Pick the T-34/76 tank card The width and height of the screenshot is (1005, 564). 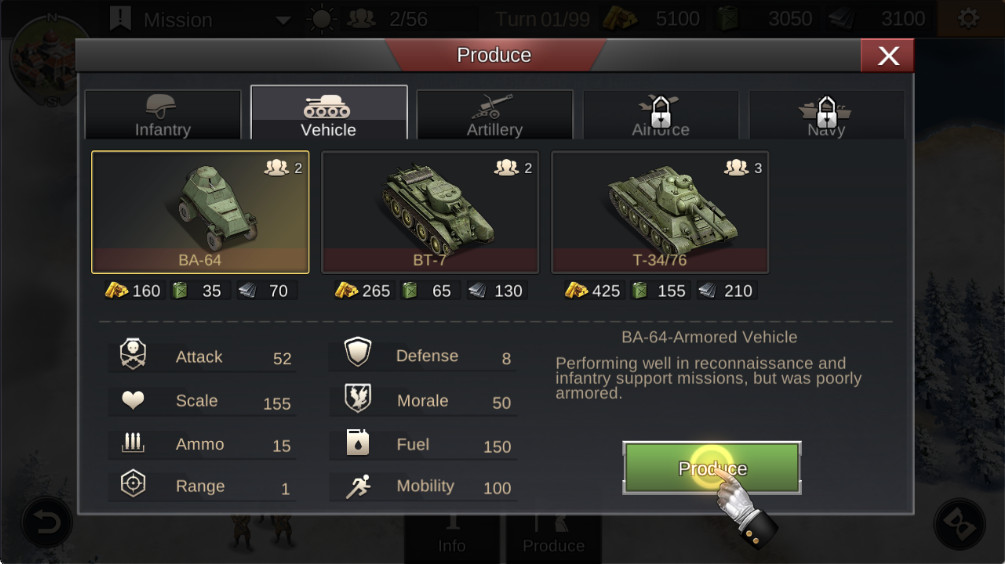tap(660, 212)
